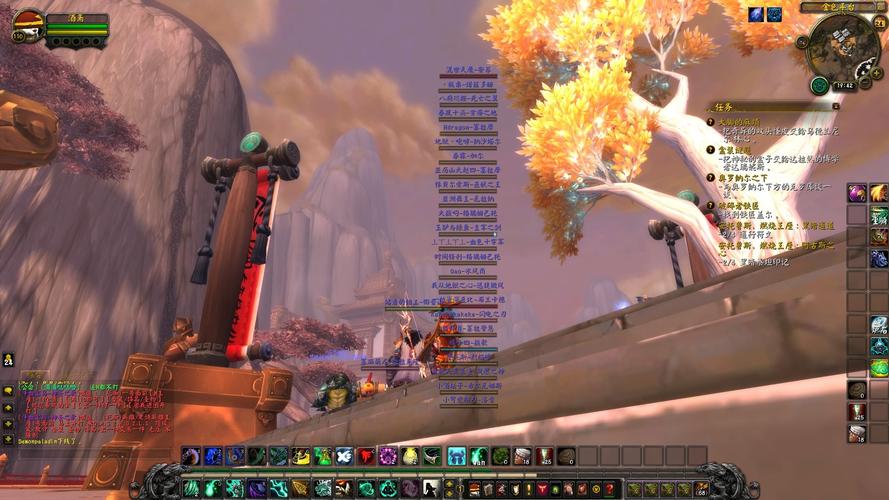The width and height of the screenshot is (889, 500).
Task: Click the blue feather buff icon
Action: tap(754, 14)
